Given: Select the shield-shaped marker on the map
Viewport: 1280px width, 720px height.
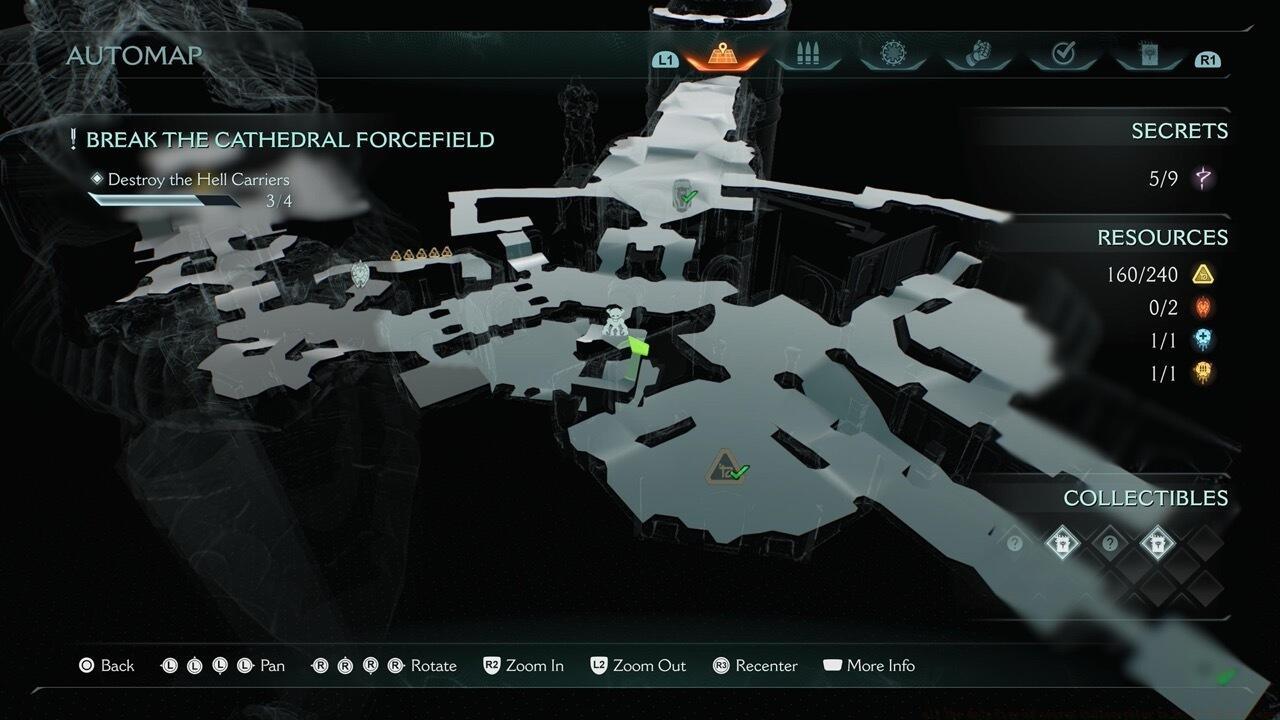Looking at the screenshot, I should [x=360, y=273].
